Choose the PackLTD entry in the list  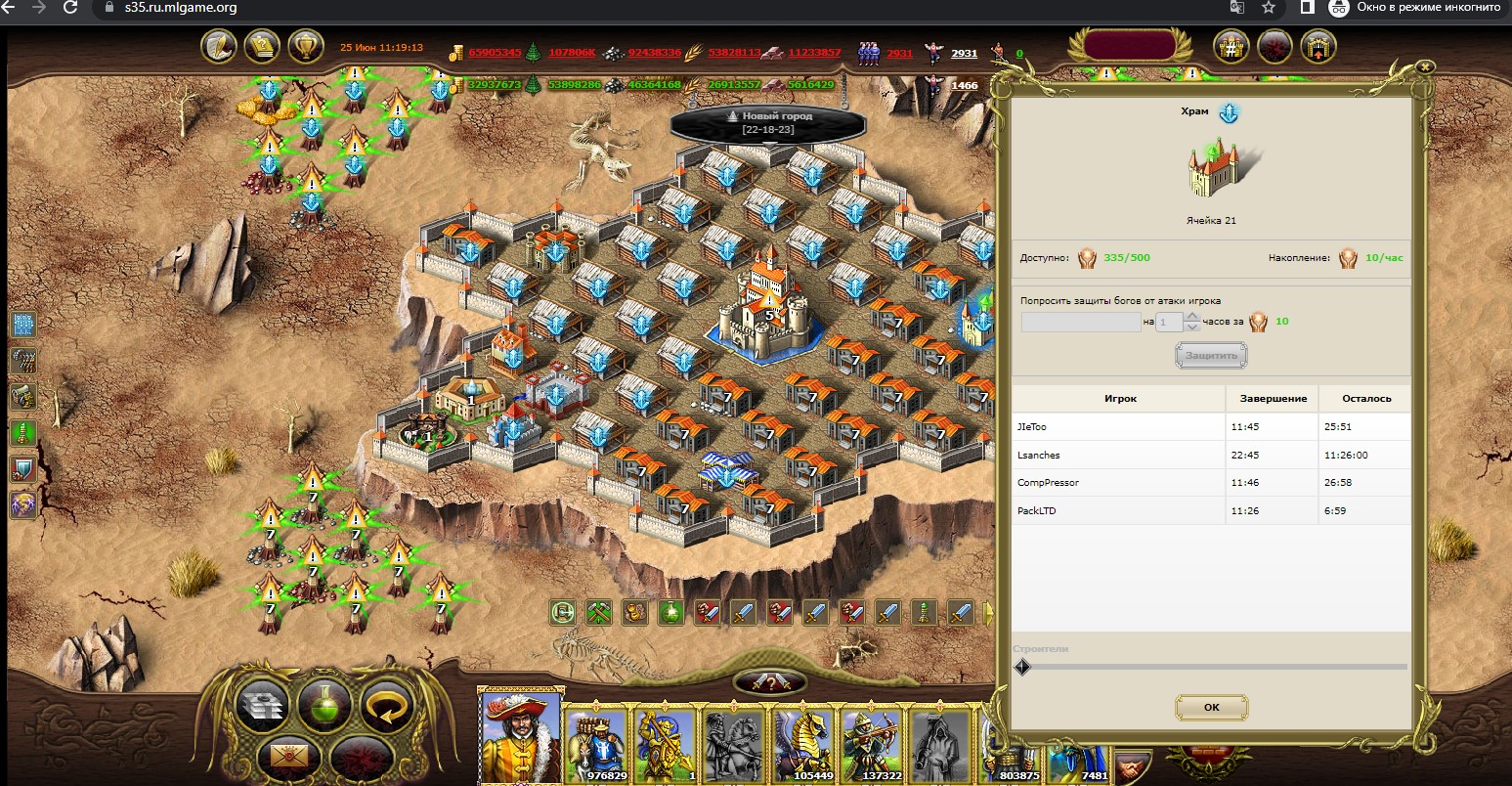1119,510
